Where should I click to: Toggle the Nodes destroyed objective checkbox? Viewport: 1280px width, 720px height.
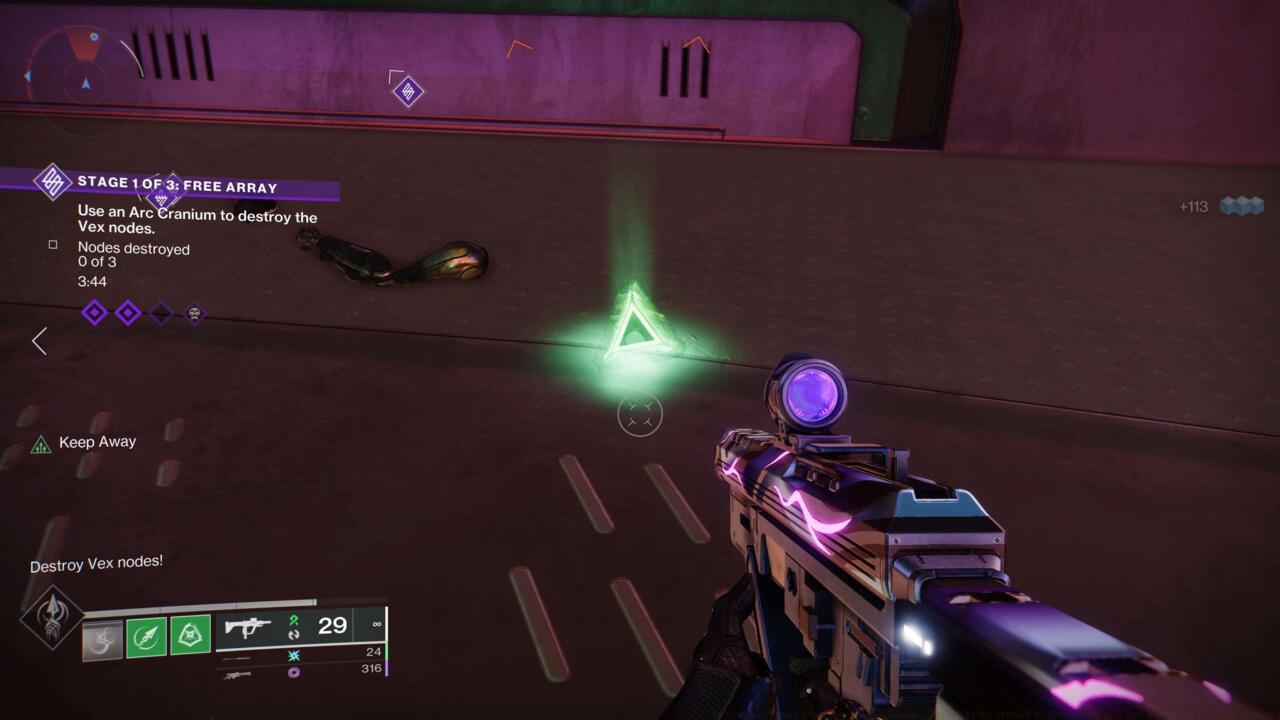pyautogui.click(x=54, y=243)
